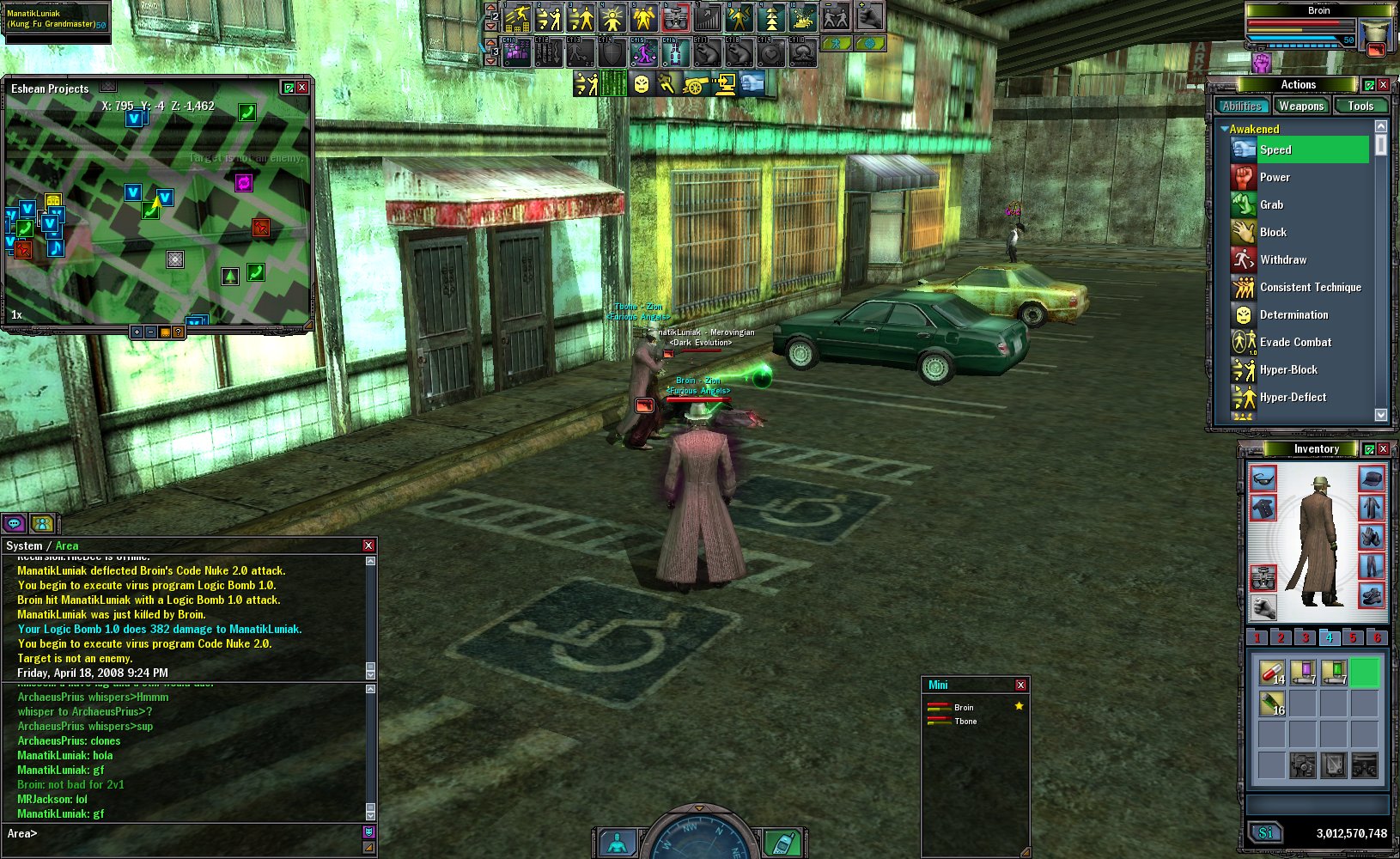
Task: Select the red pill item in inventory
Action: coord(1271,671)
